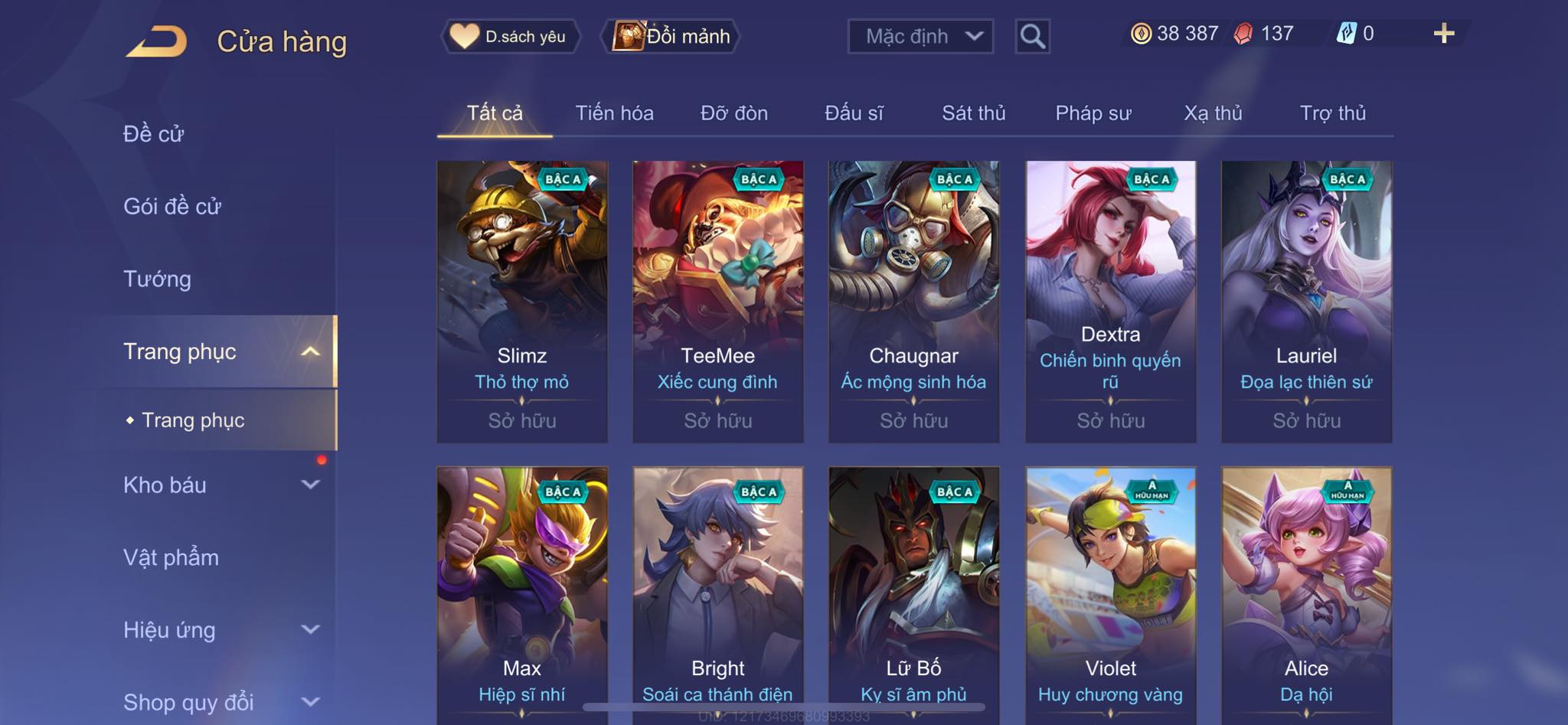Open the Vật phẩm section

click(x=171, y=557)
